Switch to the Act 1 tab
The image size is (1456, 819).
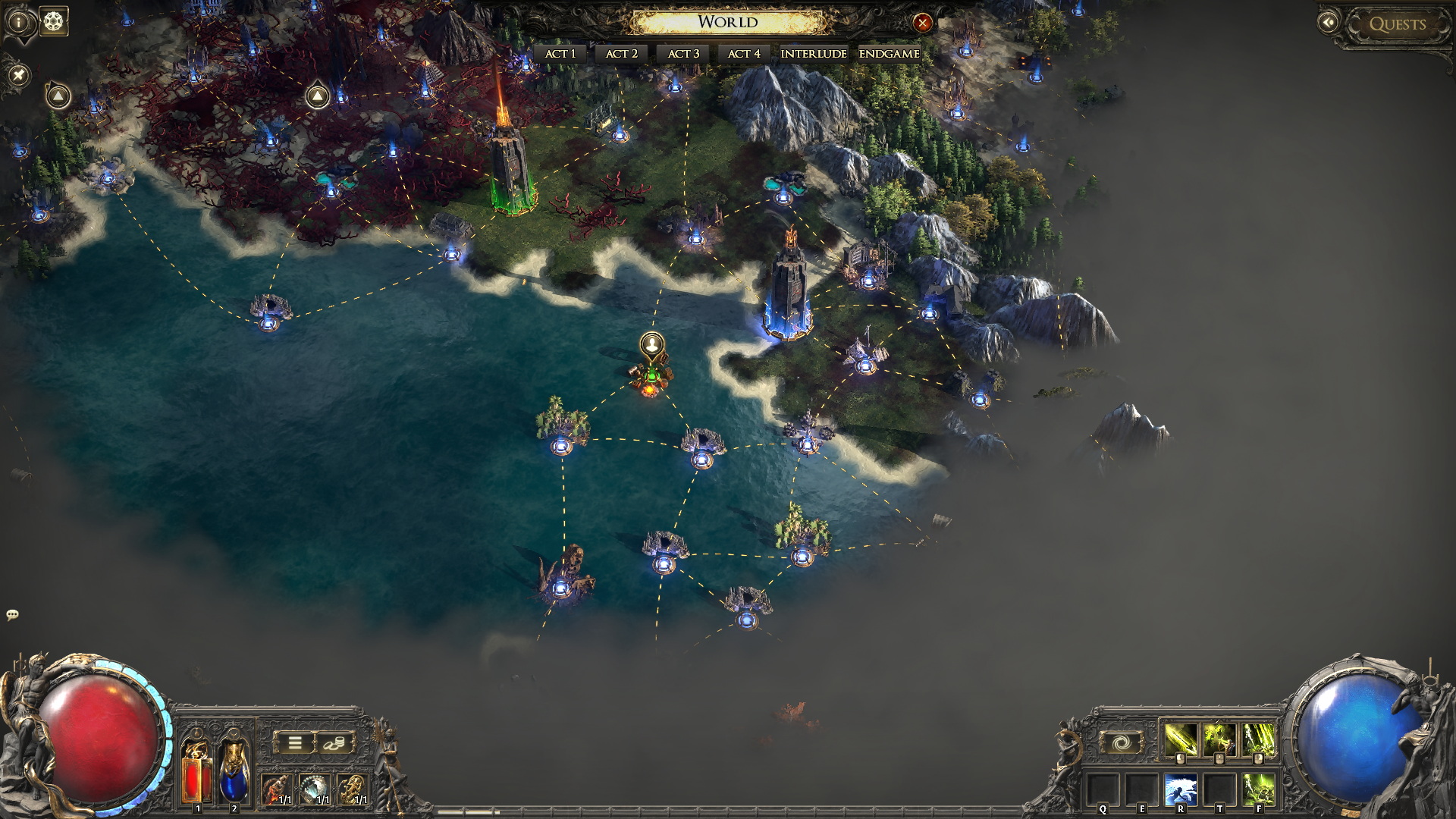560,54
